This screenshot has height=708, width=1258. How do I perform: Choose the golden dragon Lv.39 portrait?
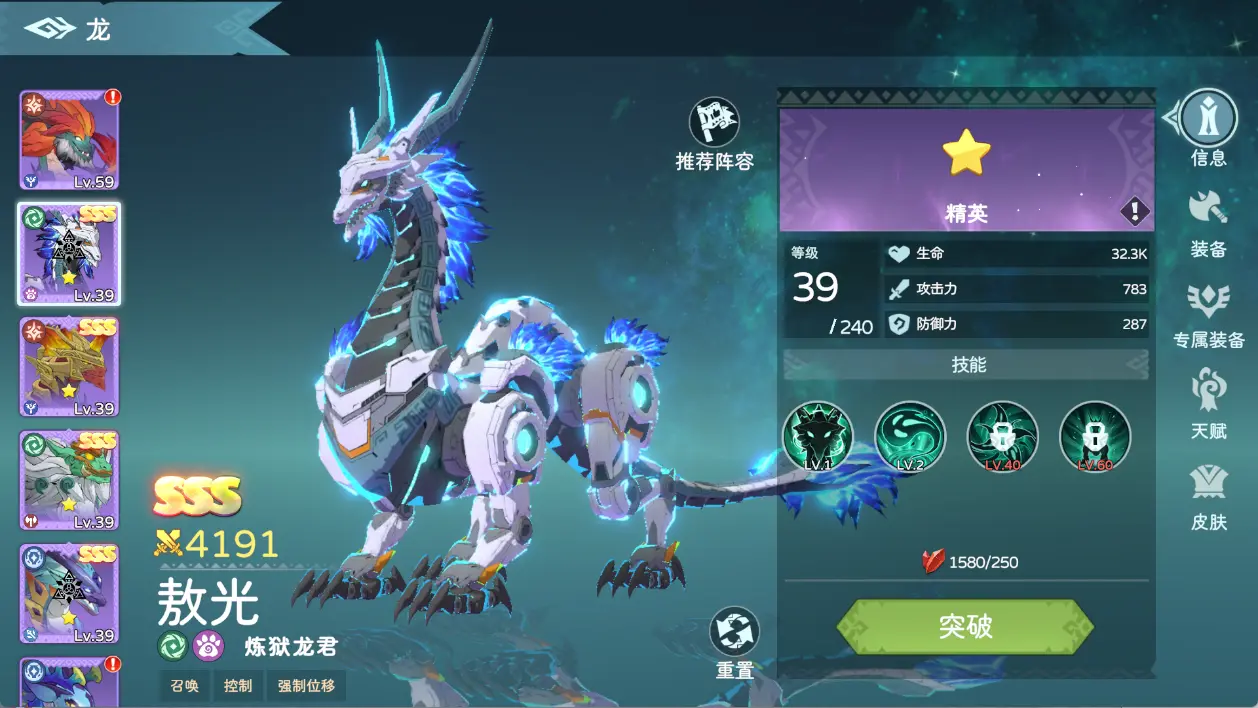[69, 367]
